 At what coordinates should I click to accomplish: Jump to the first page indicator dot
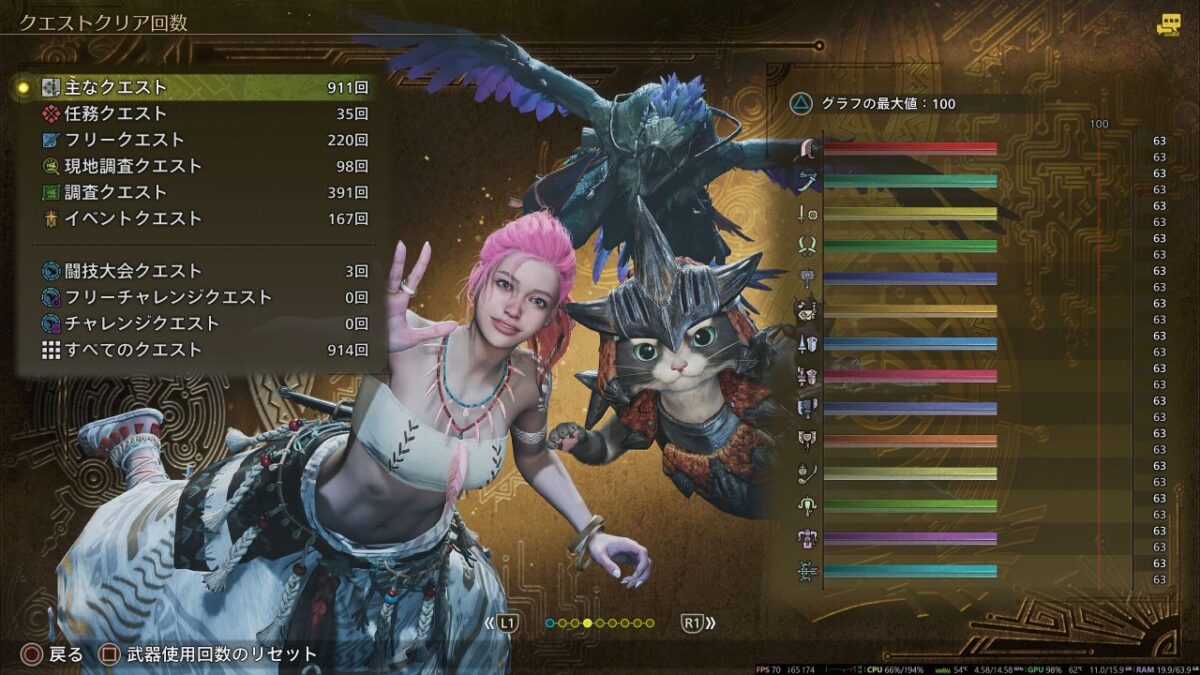[550, 623]
